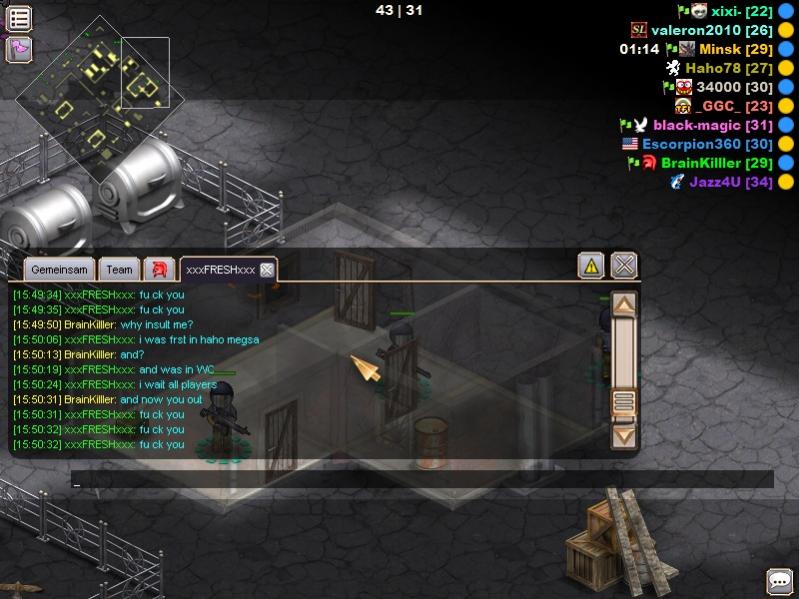The image size is (799, 599).
Task: Click the chat scrollbar handle
Action: coord(624,402)
